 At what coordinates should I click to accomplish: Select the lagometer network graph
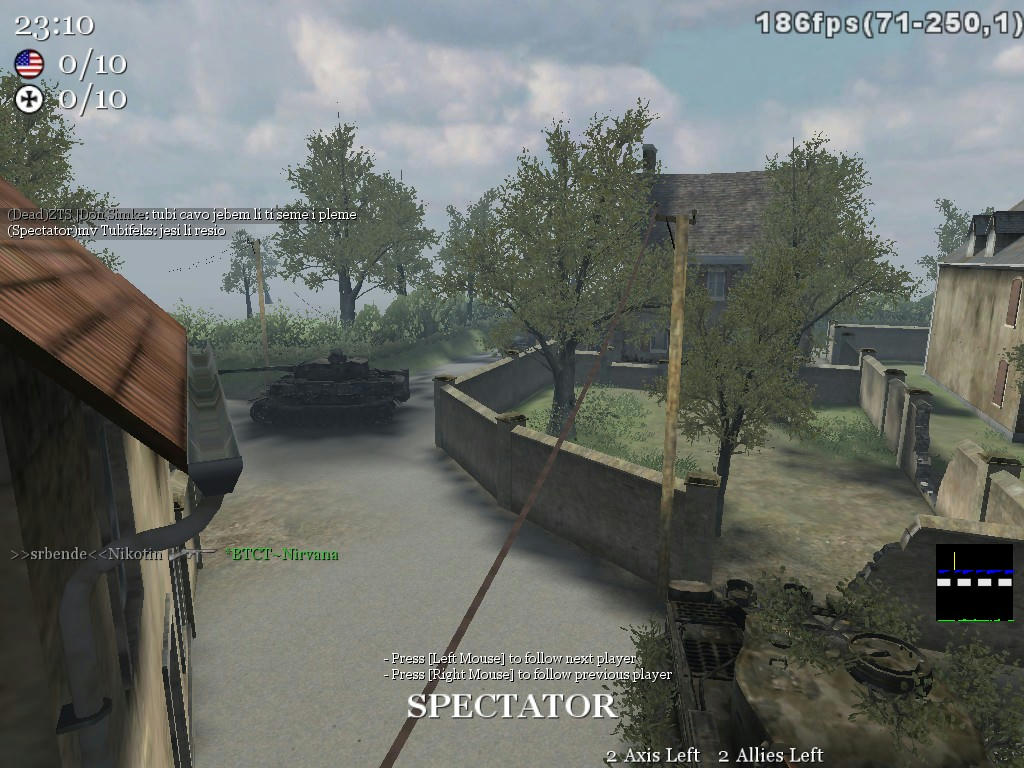point(974,583)
